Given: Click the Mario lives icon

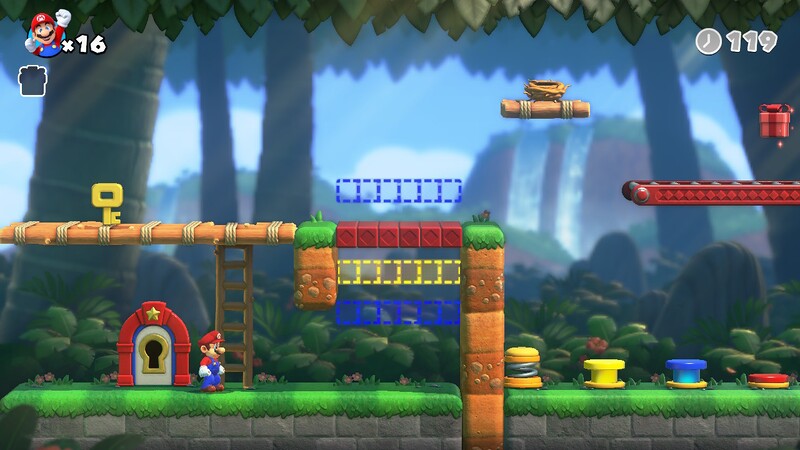Looking at the screenshot, I should point(45,34).
